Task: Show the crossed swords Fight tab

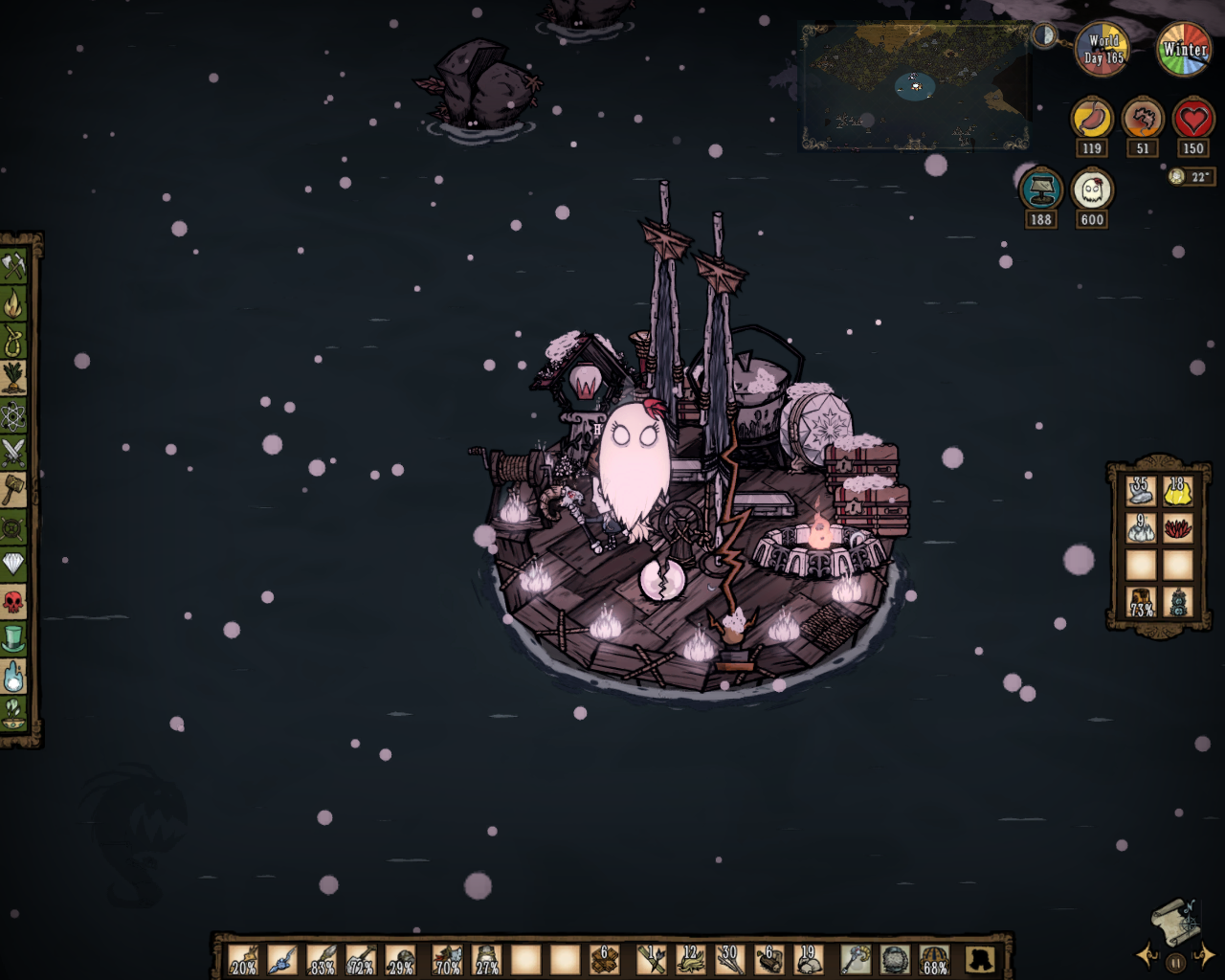Action: (13, 452)
